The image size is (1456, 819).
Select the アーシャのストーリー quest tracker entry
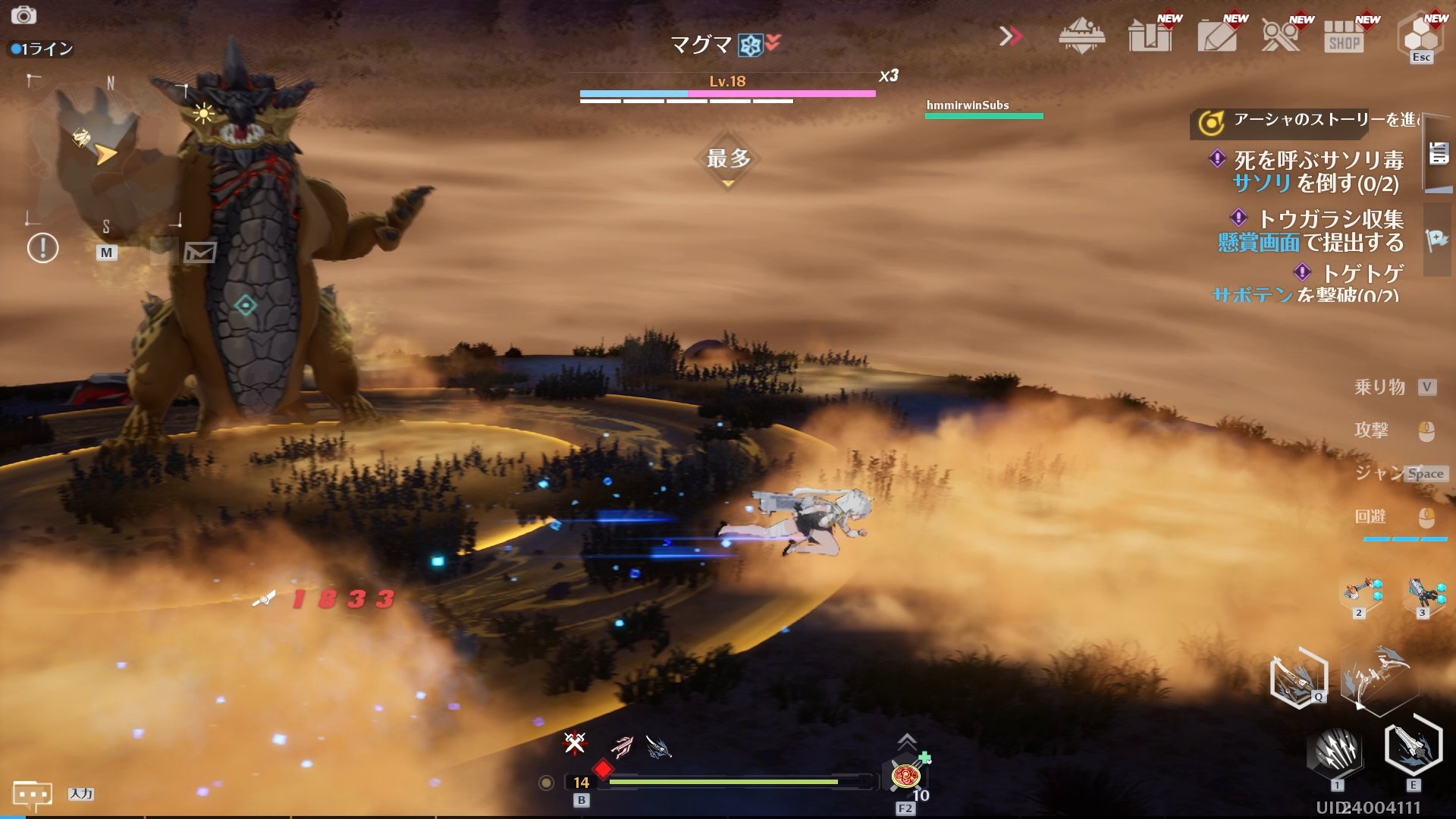coord(1304,121)
